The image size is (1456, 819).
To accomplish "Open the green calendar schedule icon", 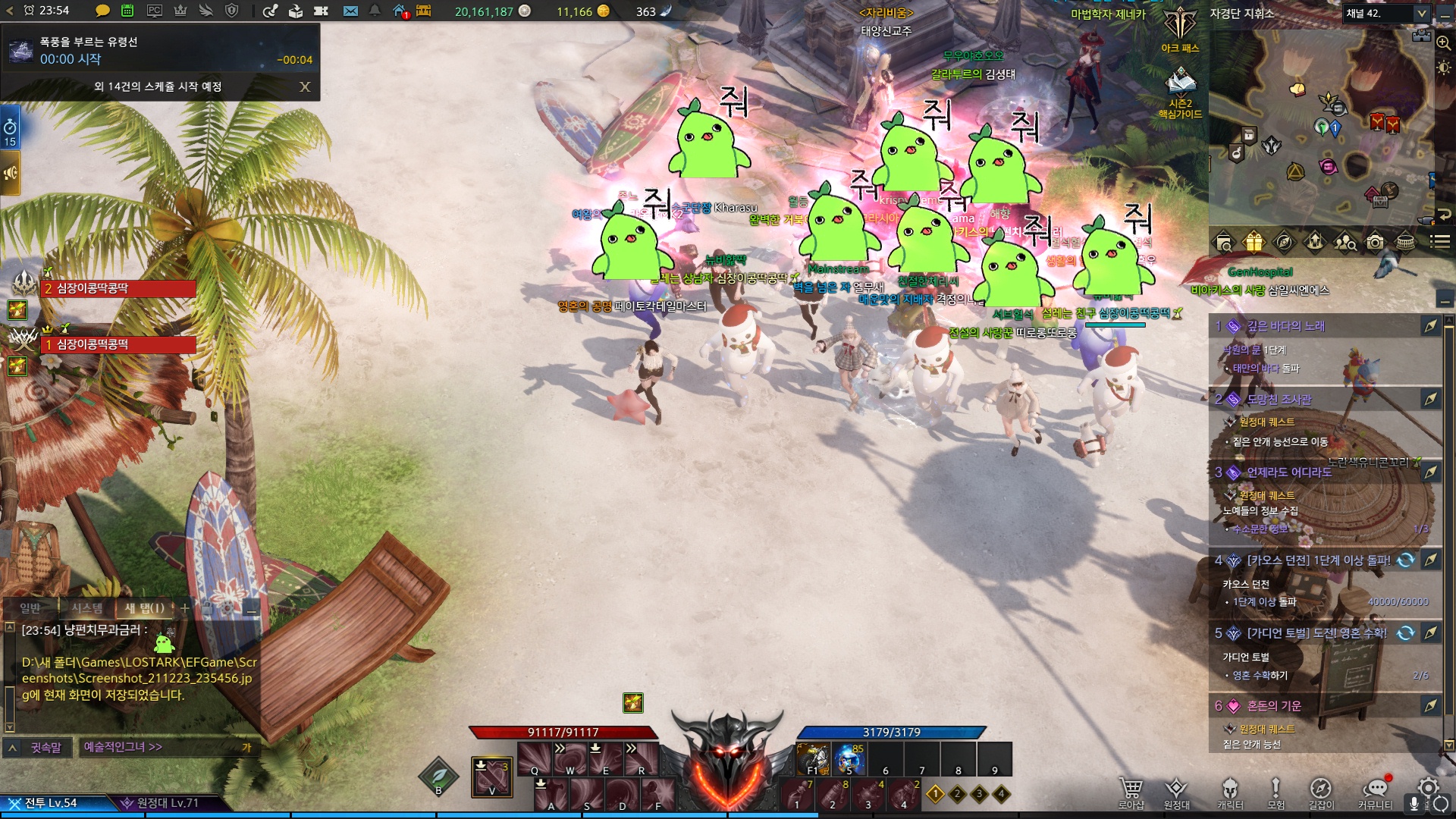I will [127, 11].
